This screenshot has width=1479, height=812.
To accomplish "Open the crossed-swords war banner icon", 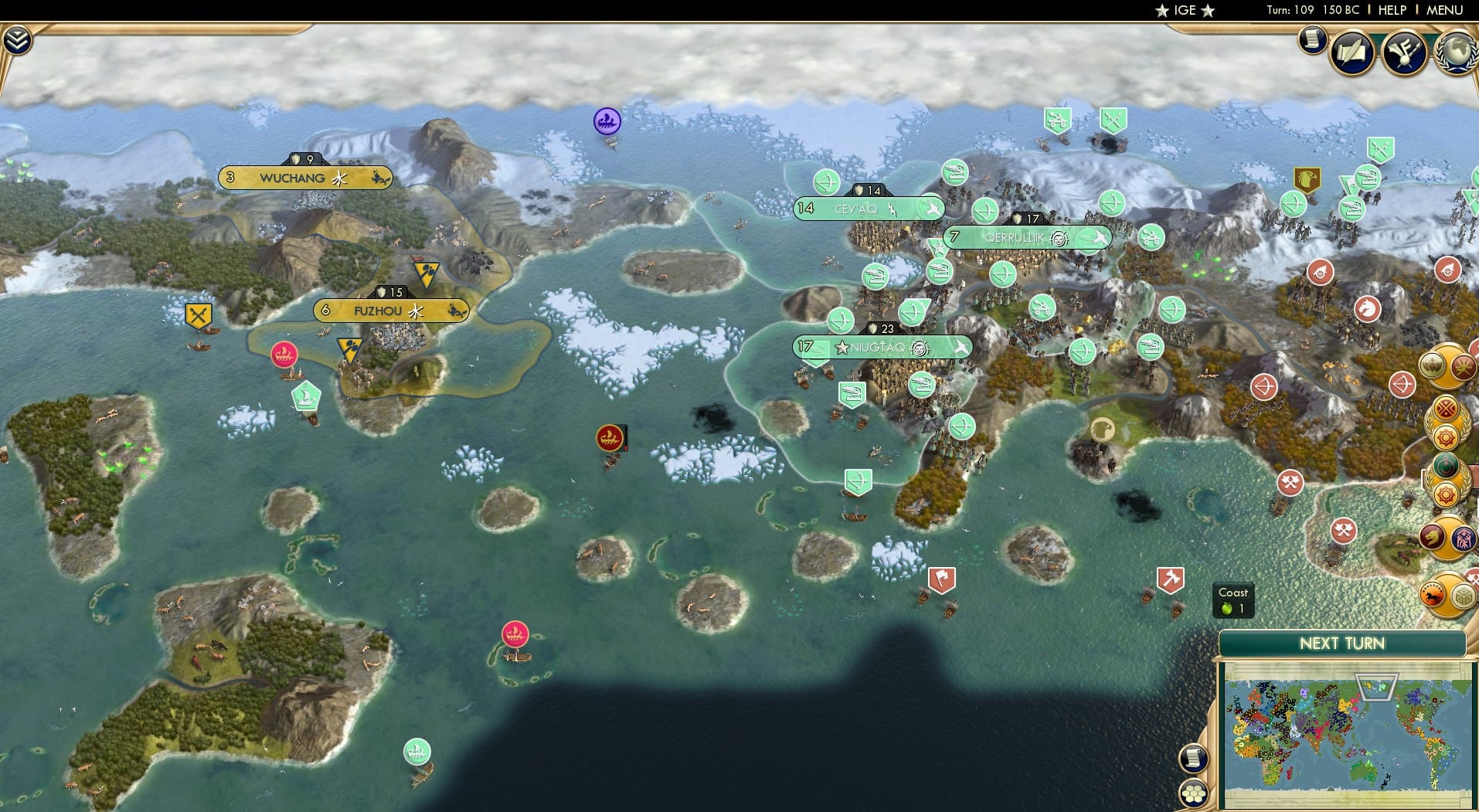I will tap(199, 314).
